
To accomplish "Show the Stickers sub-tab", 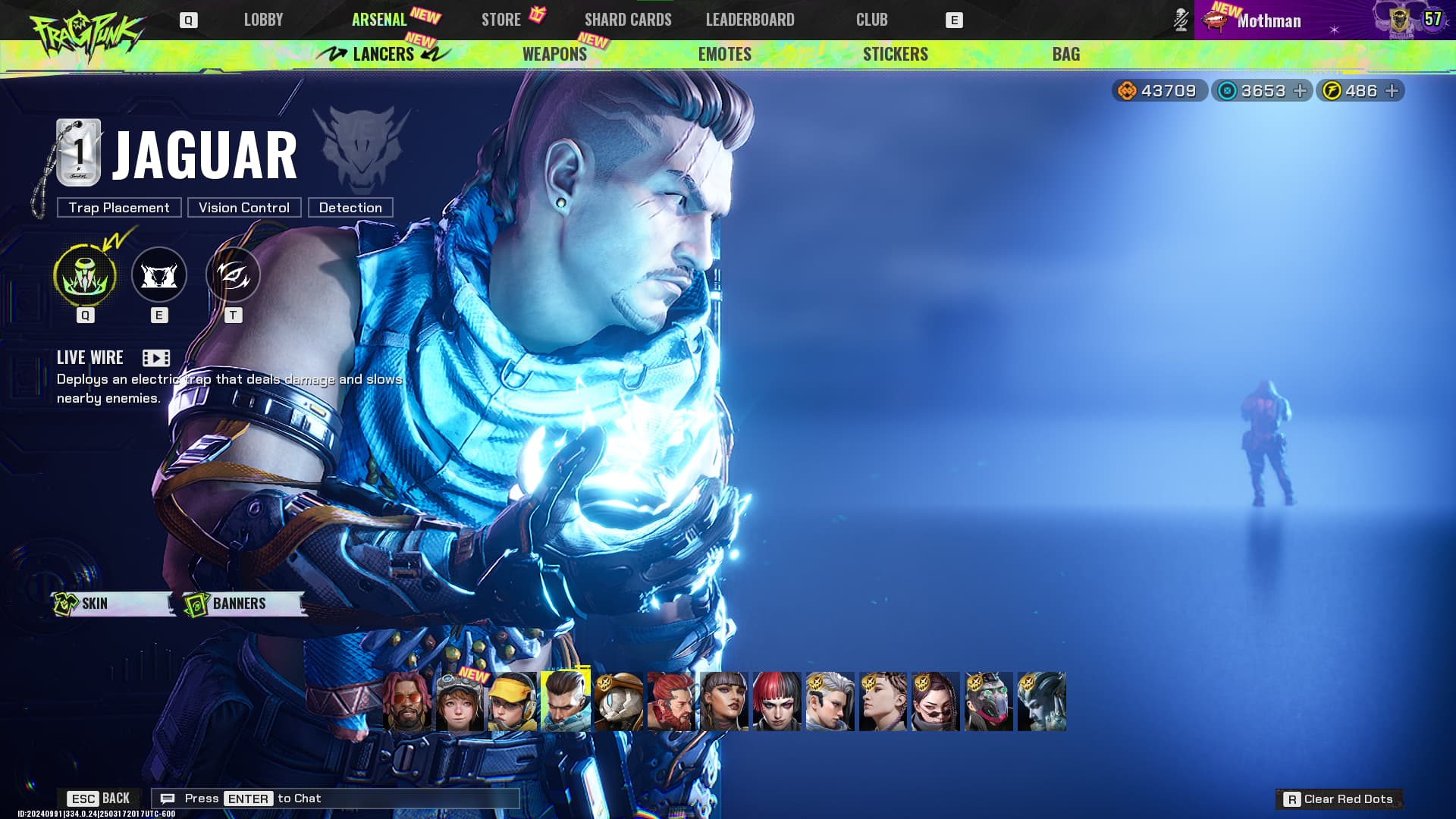I will (895, 54).
